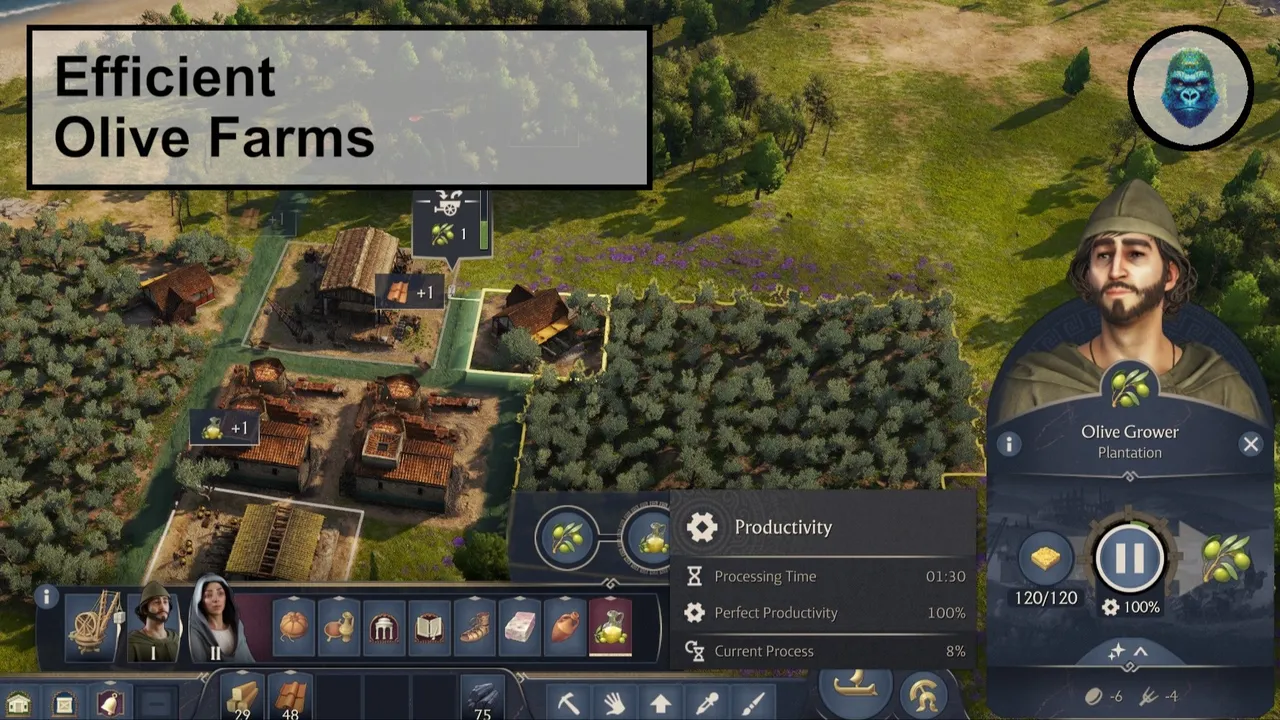1280x720 pixels.
Task: Close the Olive Grower panel
Action: tap(1250, 444)
